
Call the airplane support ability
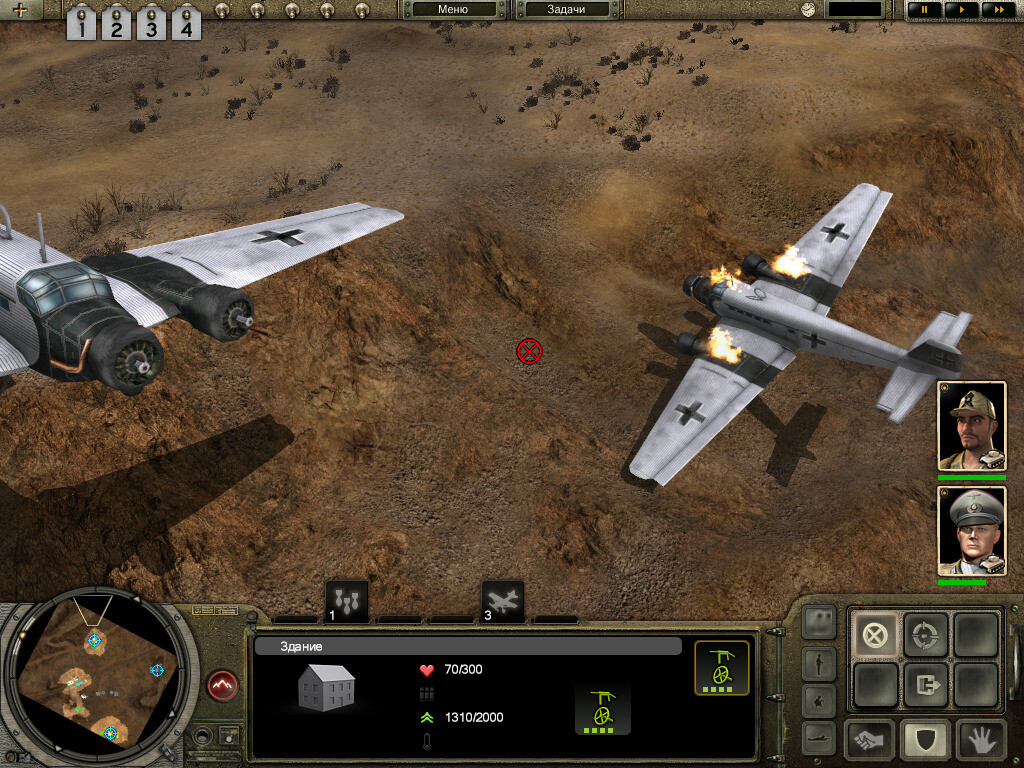coord(502,601)
